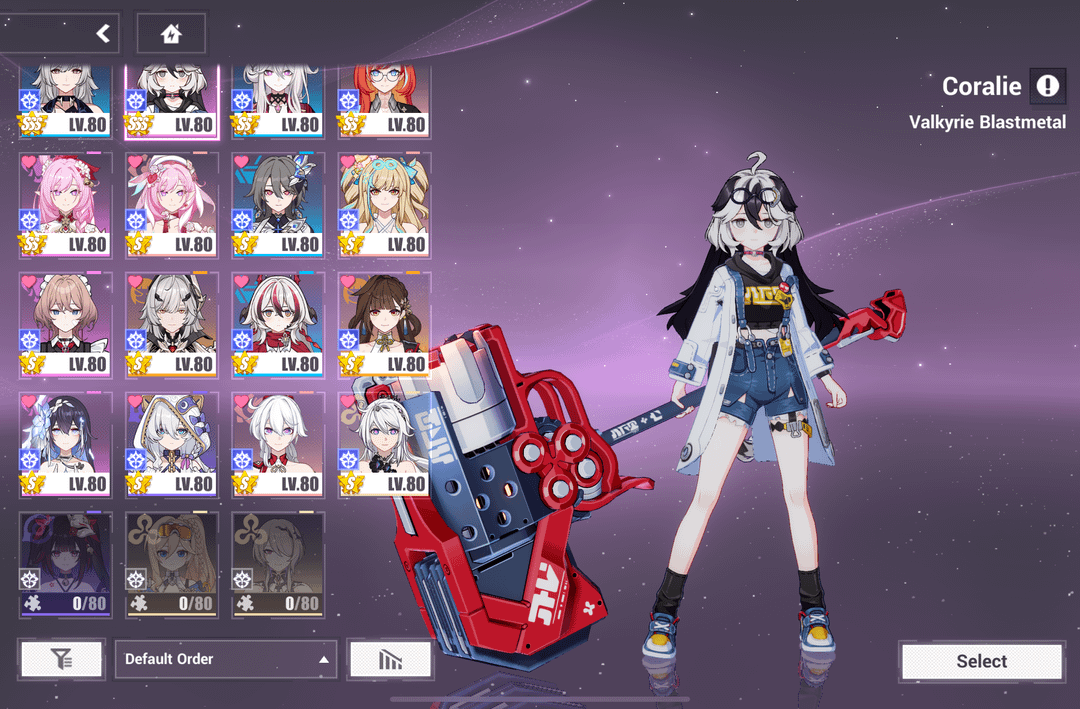
Task: Go back with the arrow button
Action: [x=102, y=34]
